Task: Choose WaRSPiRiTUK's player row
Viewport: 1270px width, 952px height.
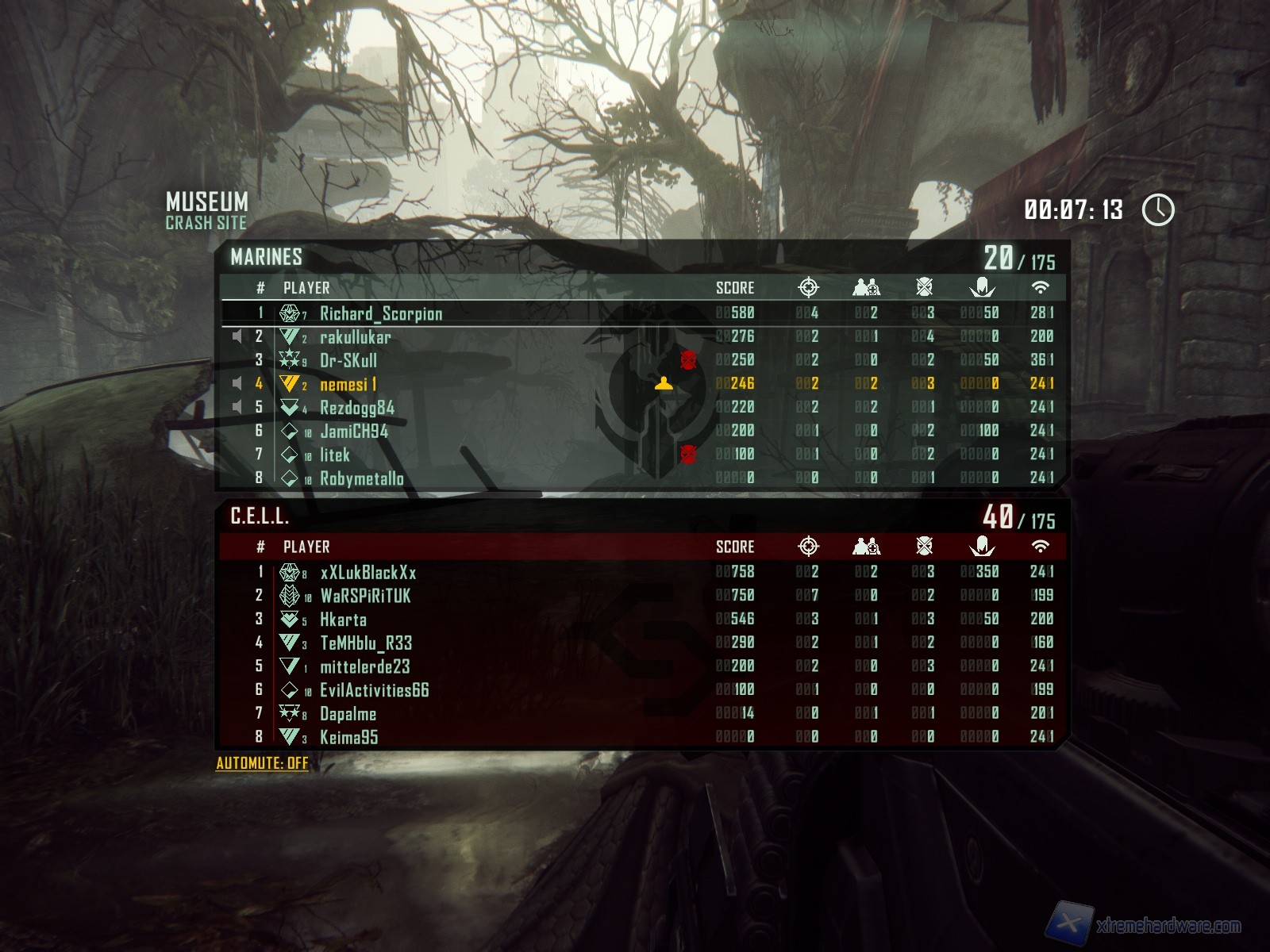Action: click(x=365, y=596)
